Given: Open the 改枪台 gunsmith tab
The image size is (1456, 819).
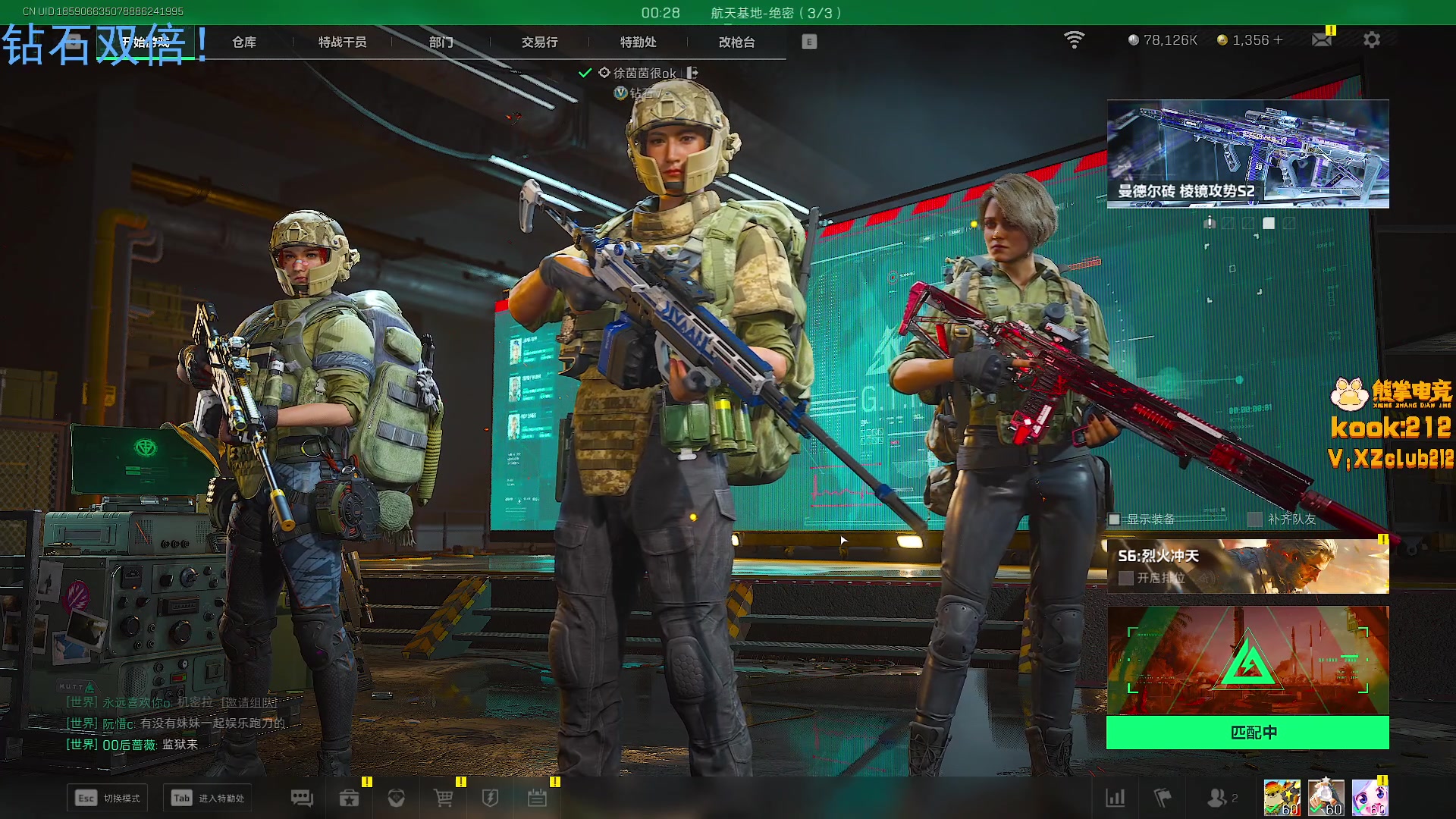Looking at the screenshot, I should (736, 42).
